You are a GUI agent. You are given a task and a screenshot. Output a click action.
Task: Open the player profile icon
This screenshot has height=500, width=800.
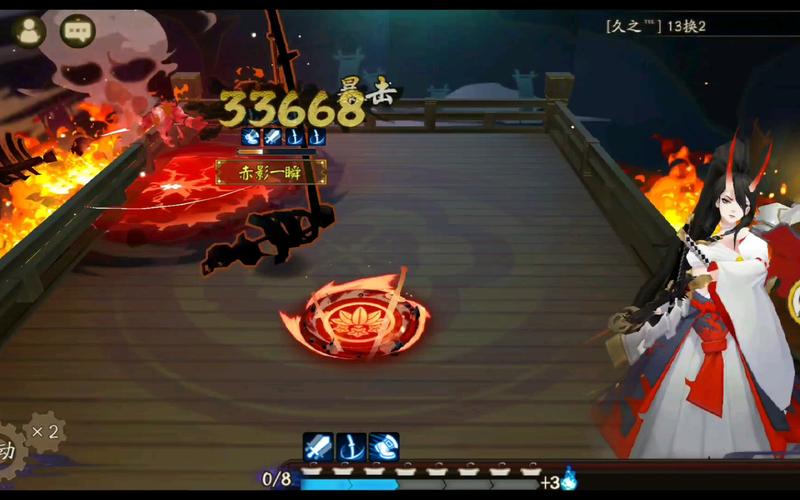(x=29, y=30)
